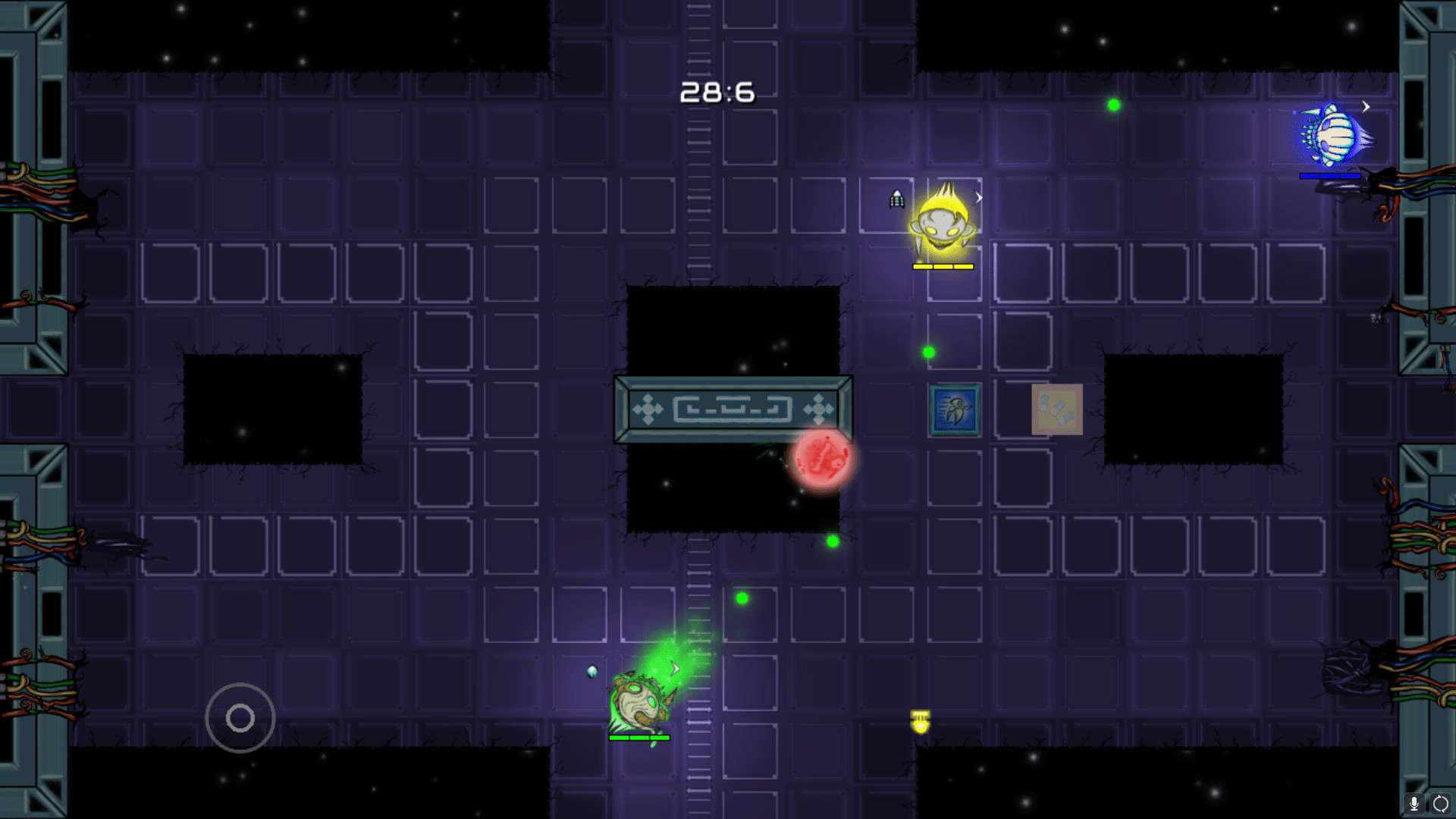1456x819 pixels.
Task: Activate the central control console panel
Action: point(732,408)
